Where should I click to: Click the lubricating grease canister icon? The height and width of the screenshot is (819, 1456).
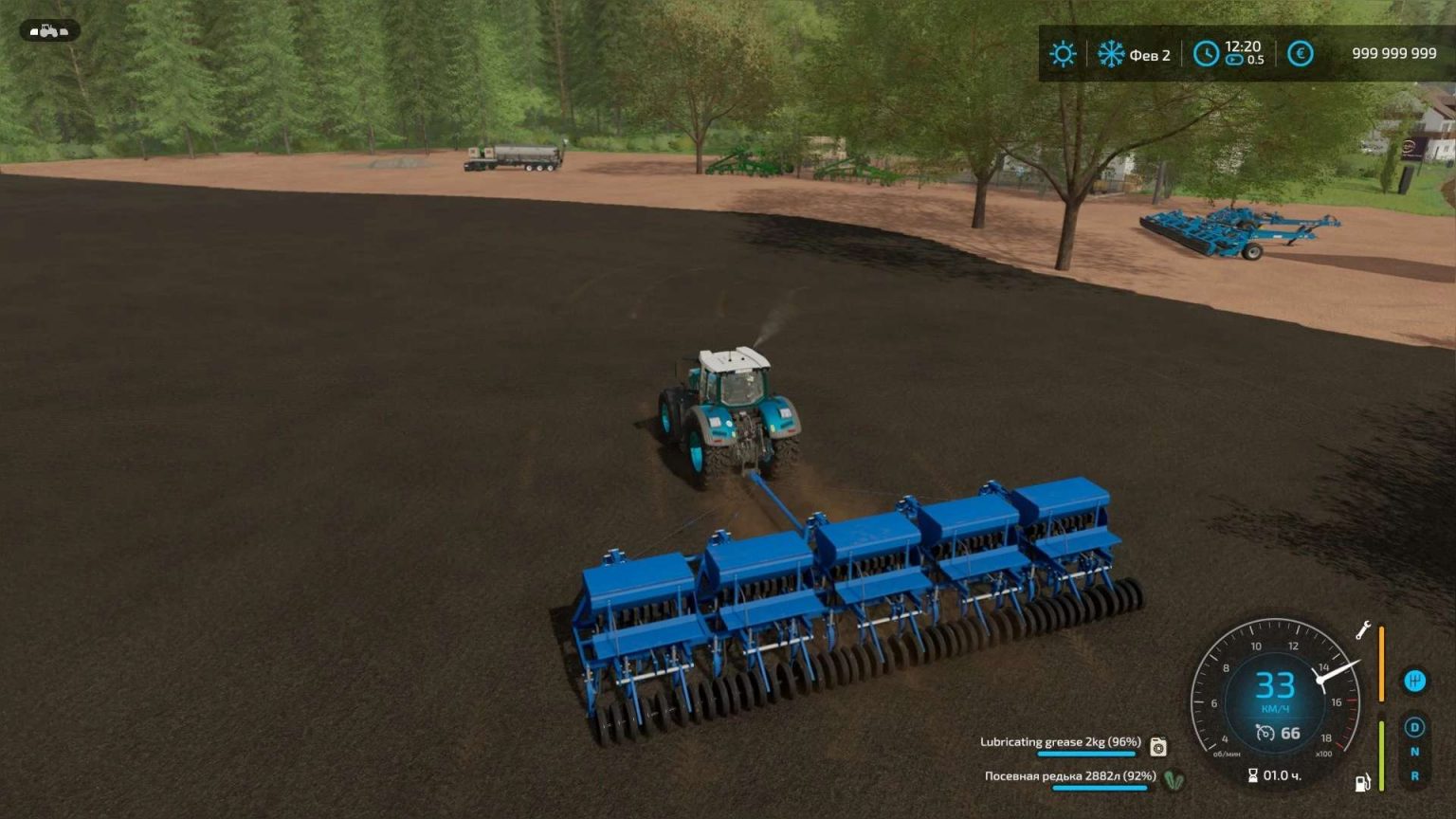(x=1158, y=747)
